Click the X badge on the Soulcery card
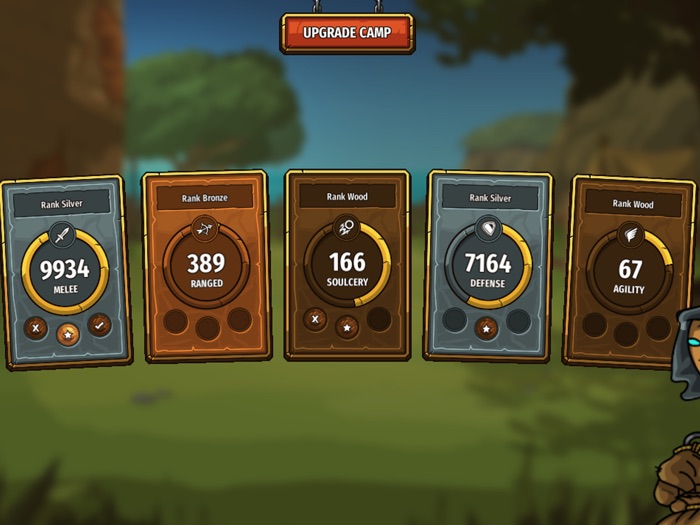Screen dimensions: 700x525 tap(315, 319)
